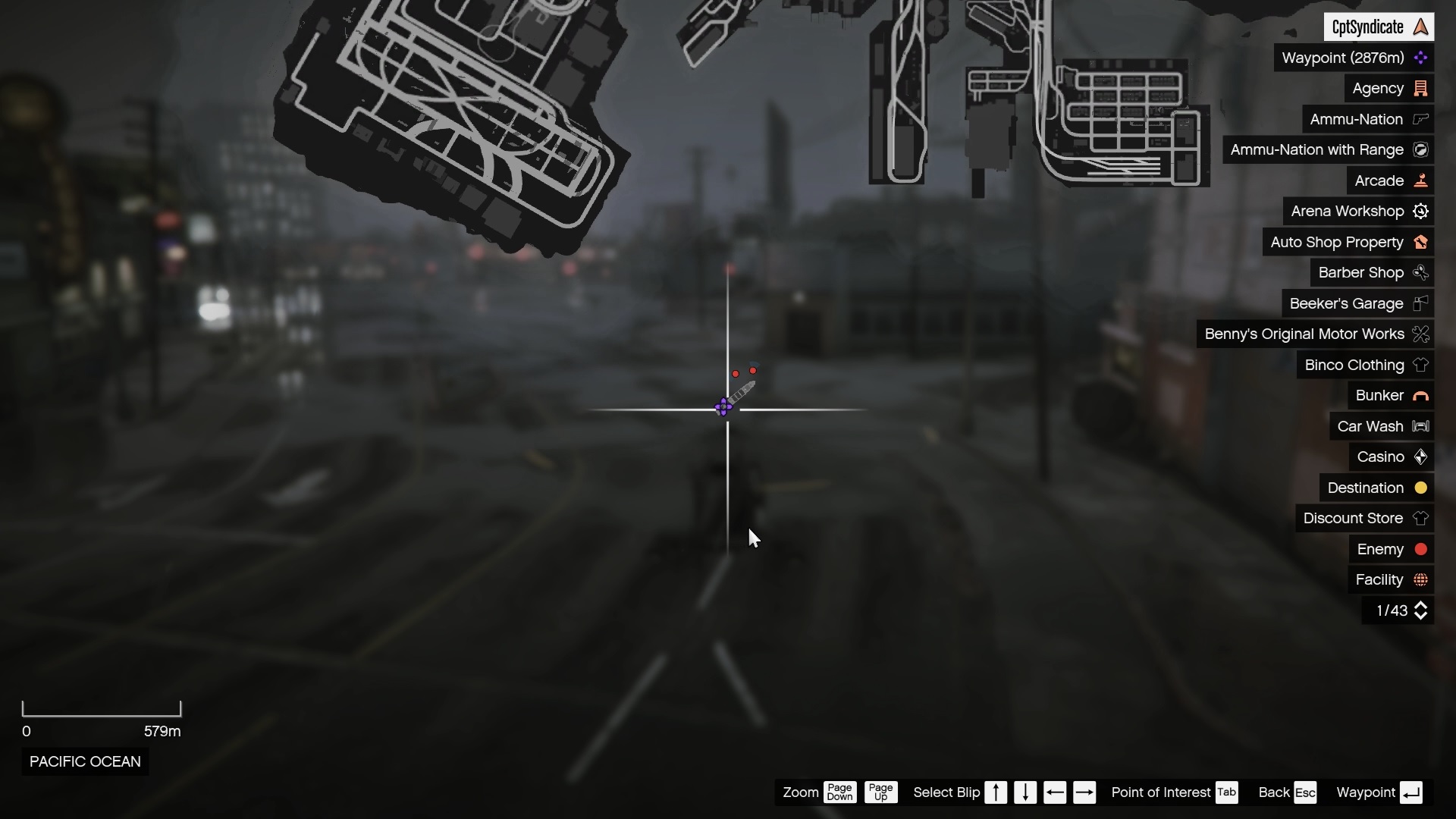This screenshot has width=1456, height=819.
Task: Select the Agency blip icon
Action: (1421, 88)
